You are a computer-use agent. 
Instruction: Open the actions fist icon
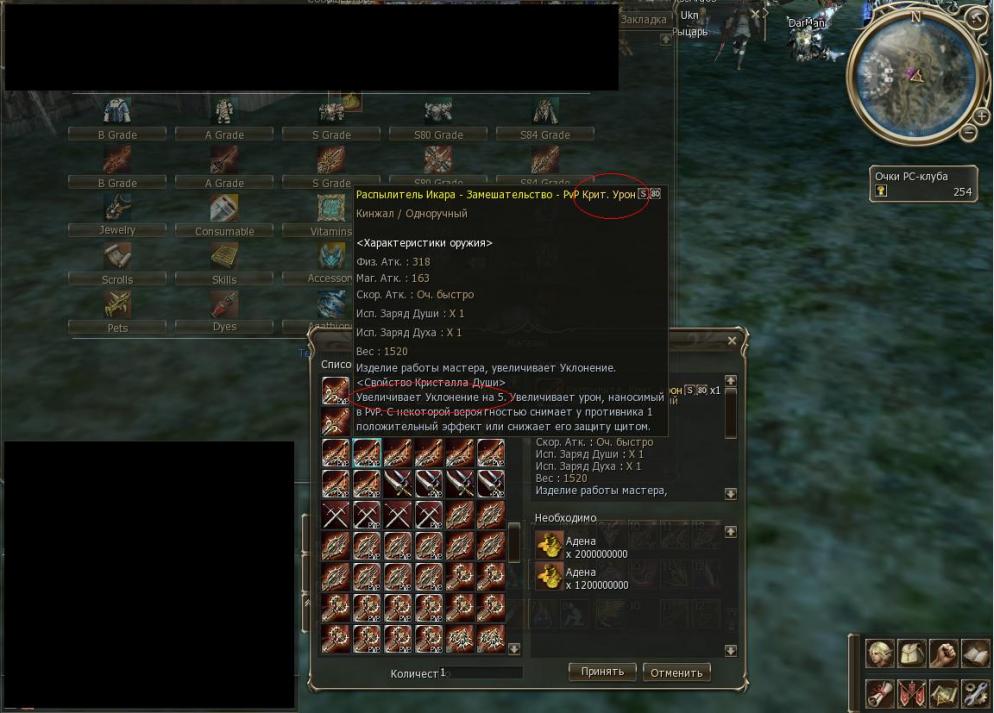coord(943,653)
